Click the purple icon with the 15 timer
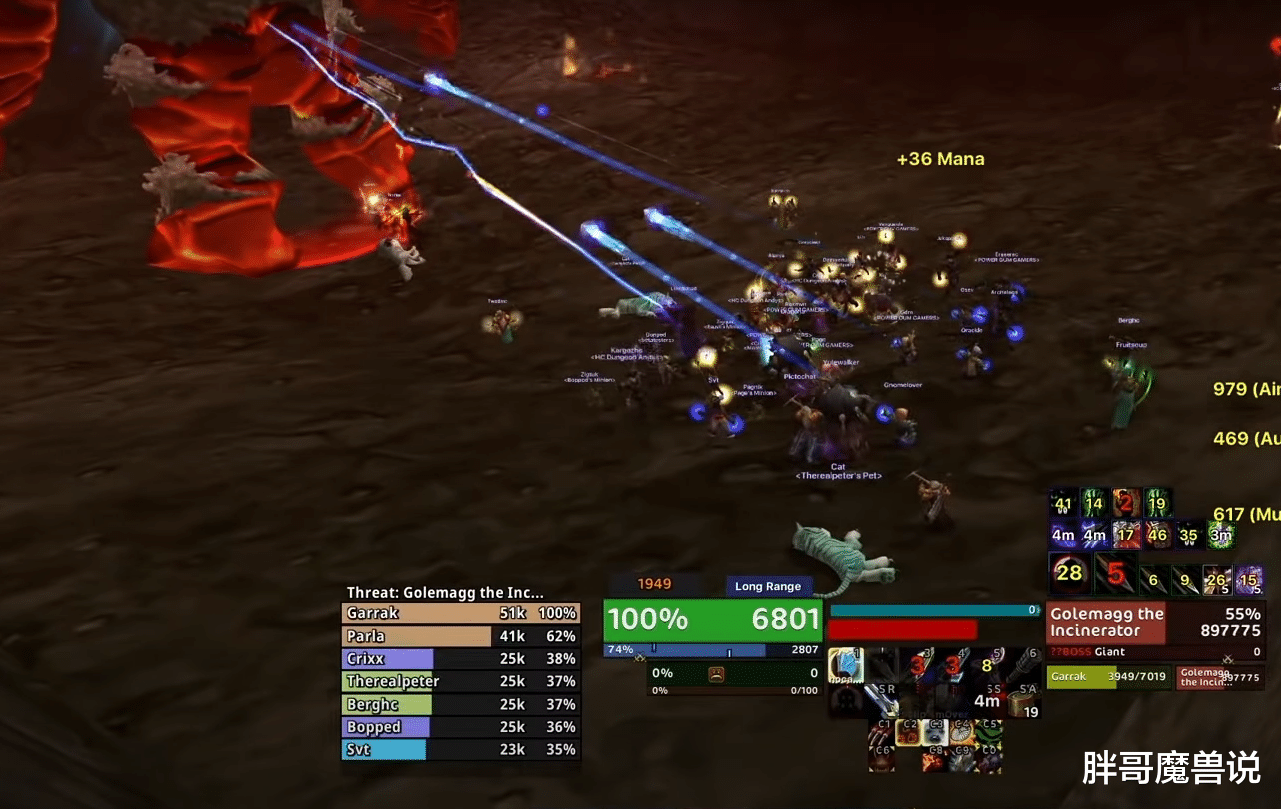1281x809 pixels. pyautogui.click(x=1249, y=579)
